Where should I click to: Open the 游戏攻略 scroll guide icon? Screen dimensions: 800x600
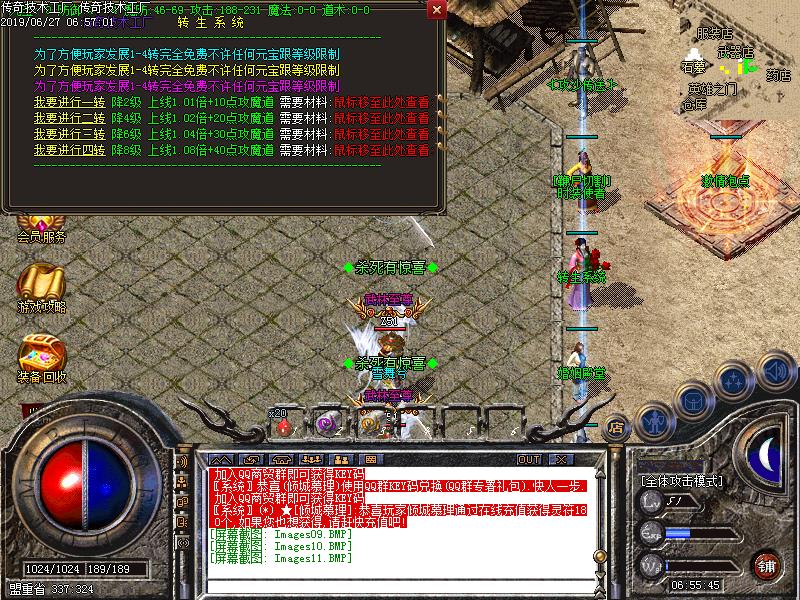(41, 285)
